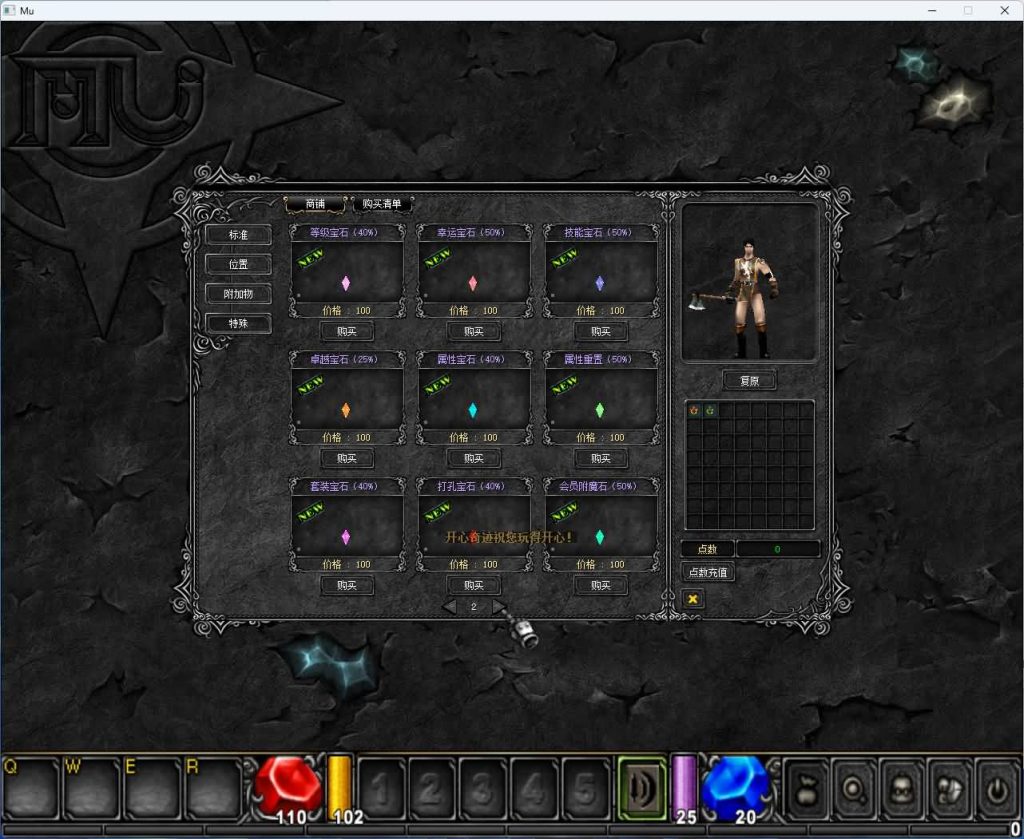This screenshot has width=1024, height=839.
Task: Purchase the 技能宝石 (50%) gem
Action: (601, 332)
